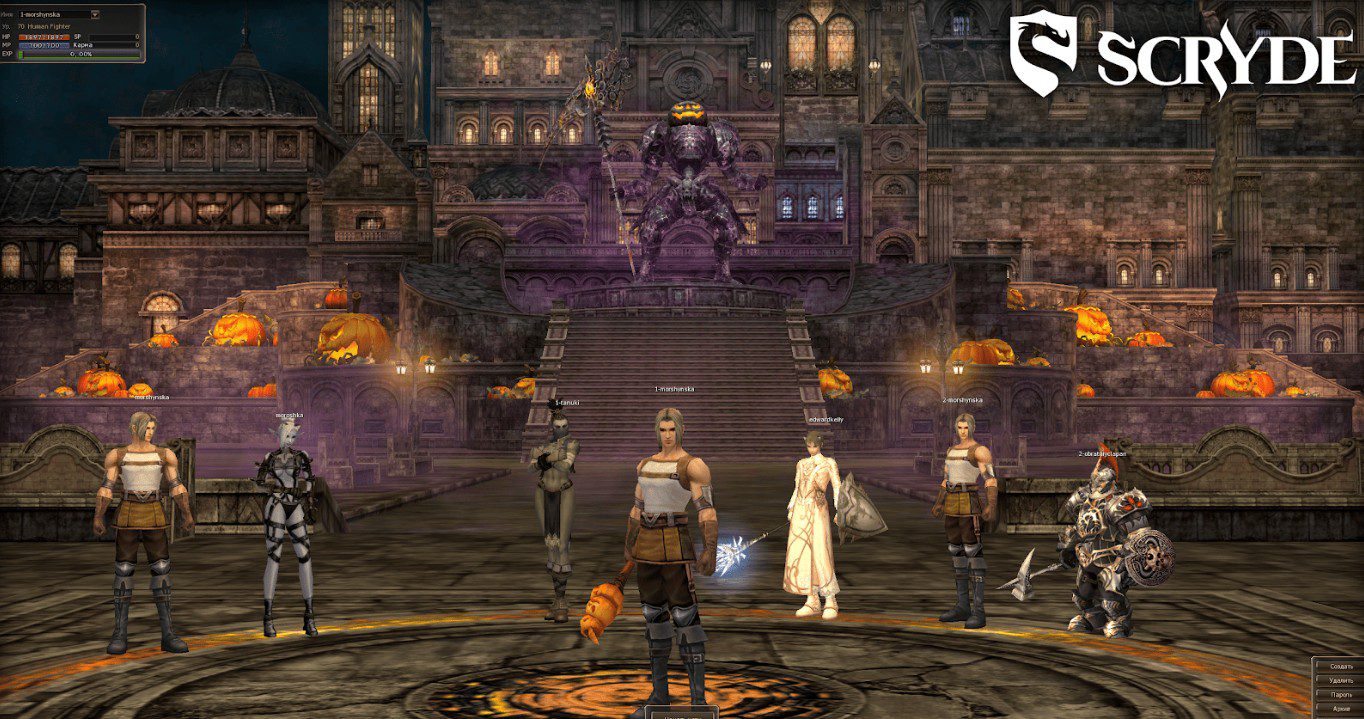Open the Пароль (Password) option
The height and width of the screenshot is (719, 1364).
[1339, 694]
